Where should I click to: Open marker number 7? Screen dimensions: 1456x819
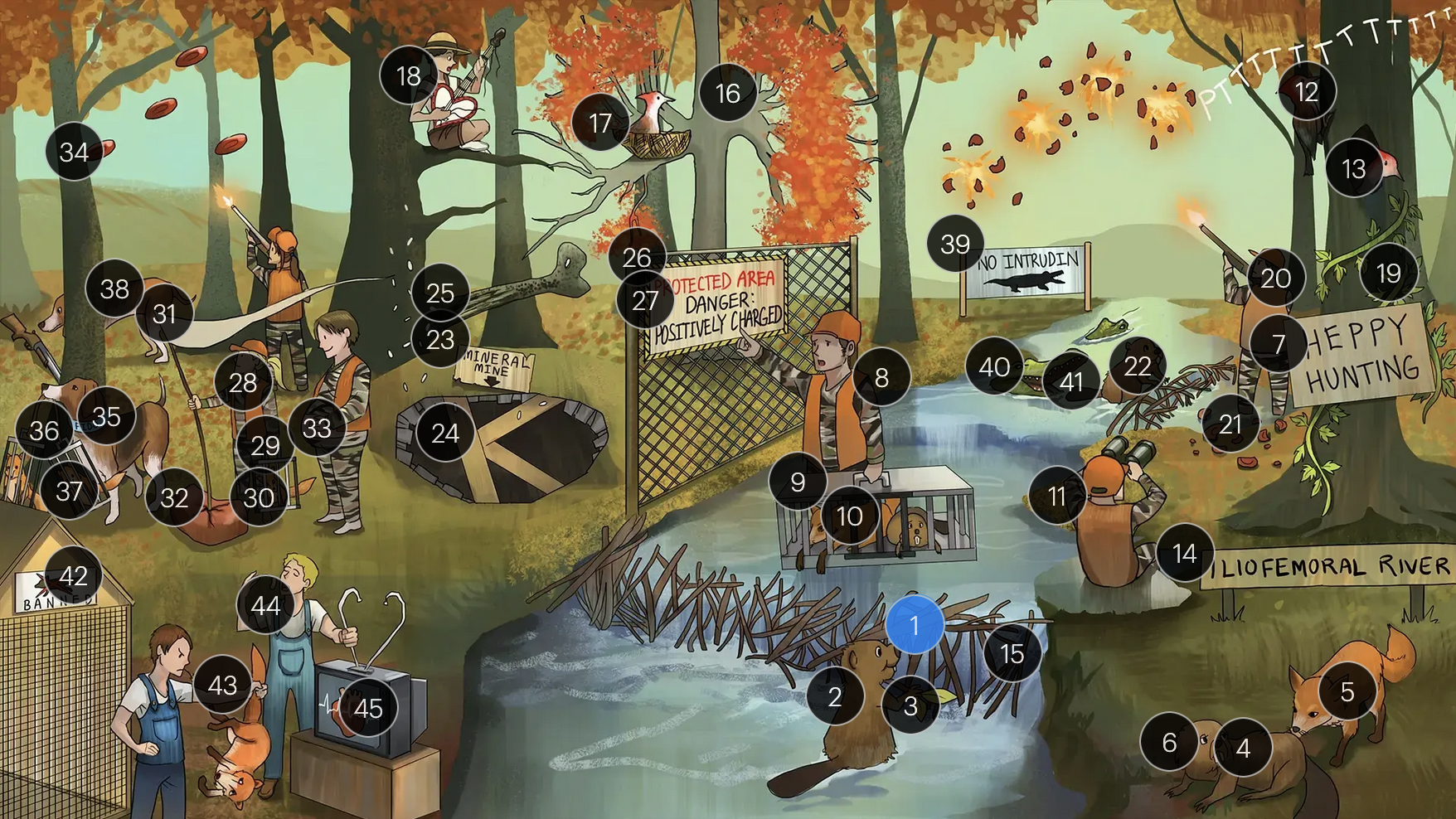(x=1279, y=343)
